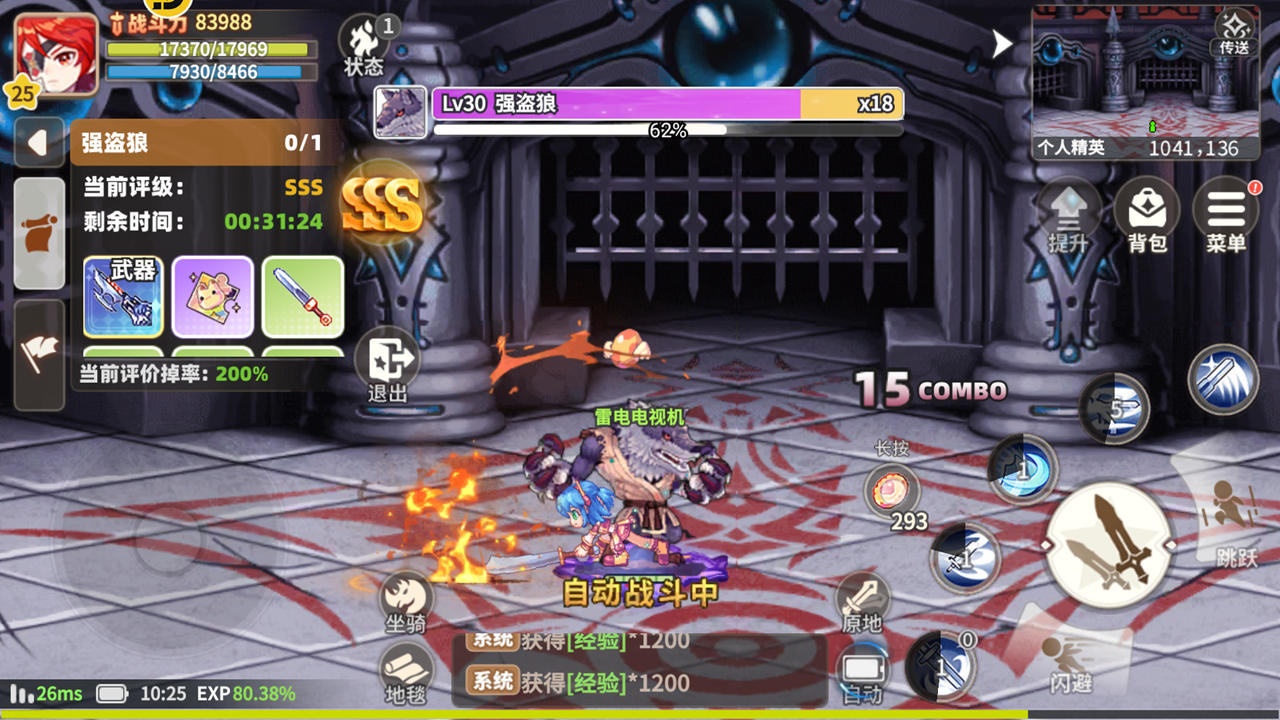1280x720 pixels.
Task: Use the 293 potion consumable
Action: 892,492
